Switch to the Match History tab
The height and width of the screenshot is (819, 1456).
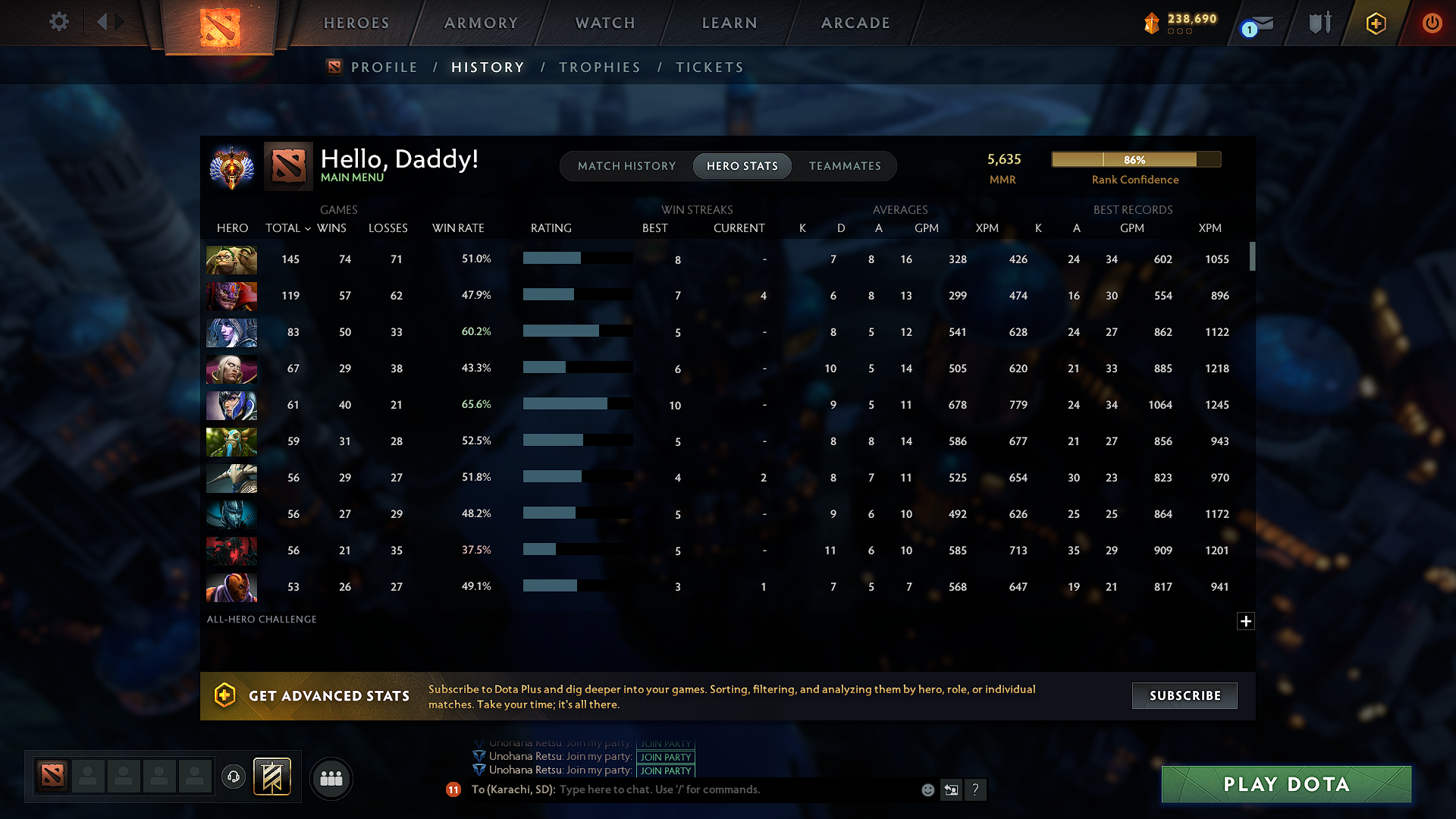(626, 165)
